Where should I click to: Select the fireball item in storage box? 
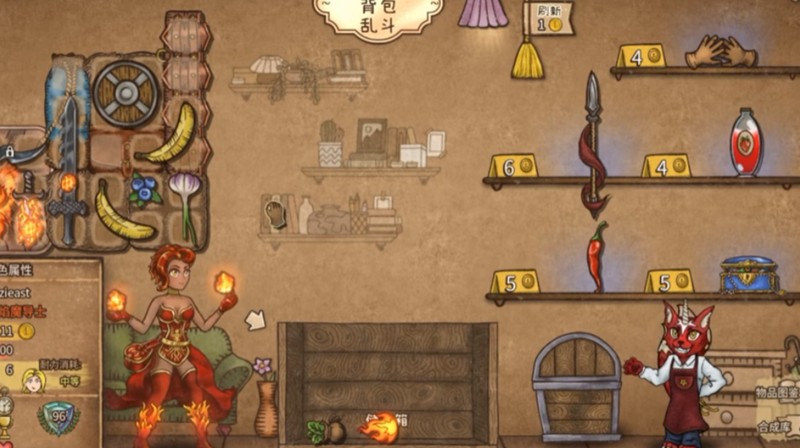(380, 429)
